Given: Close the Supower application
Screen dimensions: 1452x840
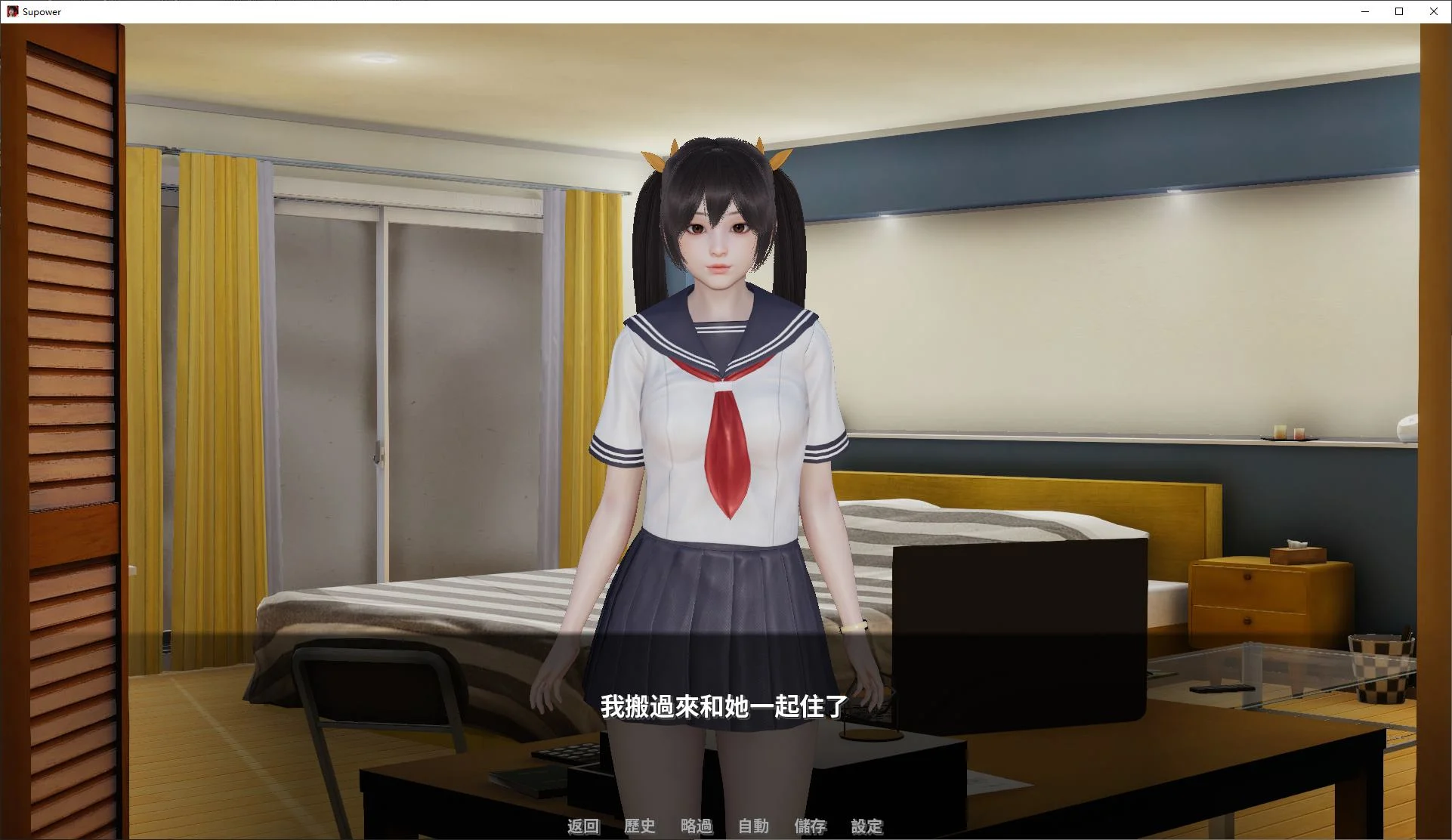Looking at the screenshot, I should (1433, 11).
